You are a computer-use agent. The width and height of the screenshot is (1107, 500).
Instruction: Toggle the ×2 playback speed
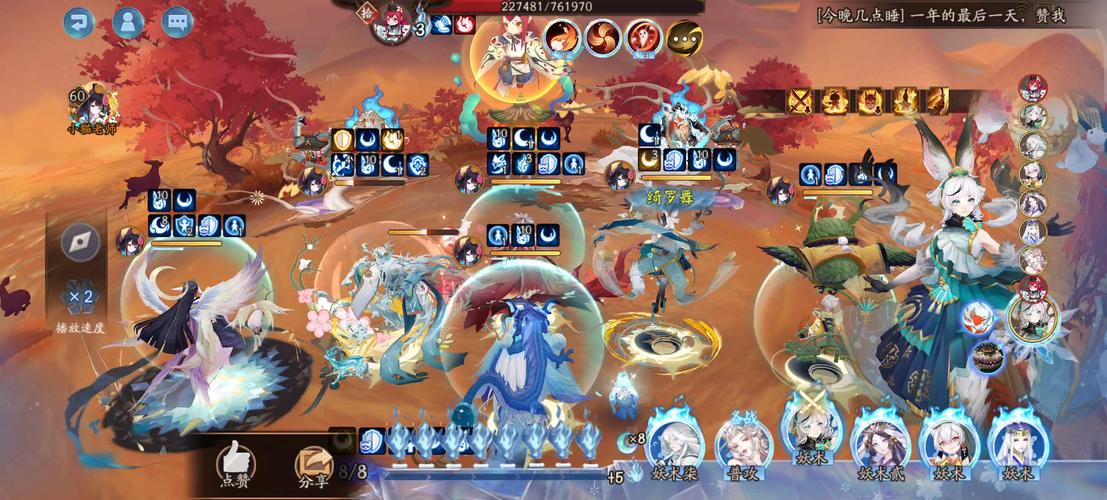point(80,296)
